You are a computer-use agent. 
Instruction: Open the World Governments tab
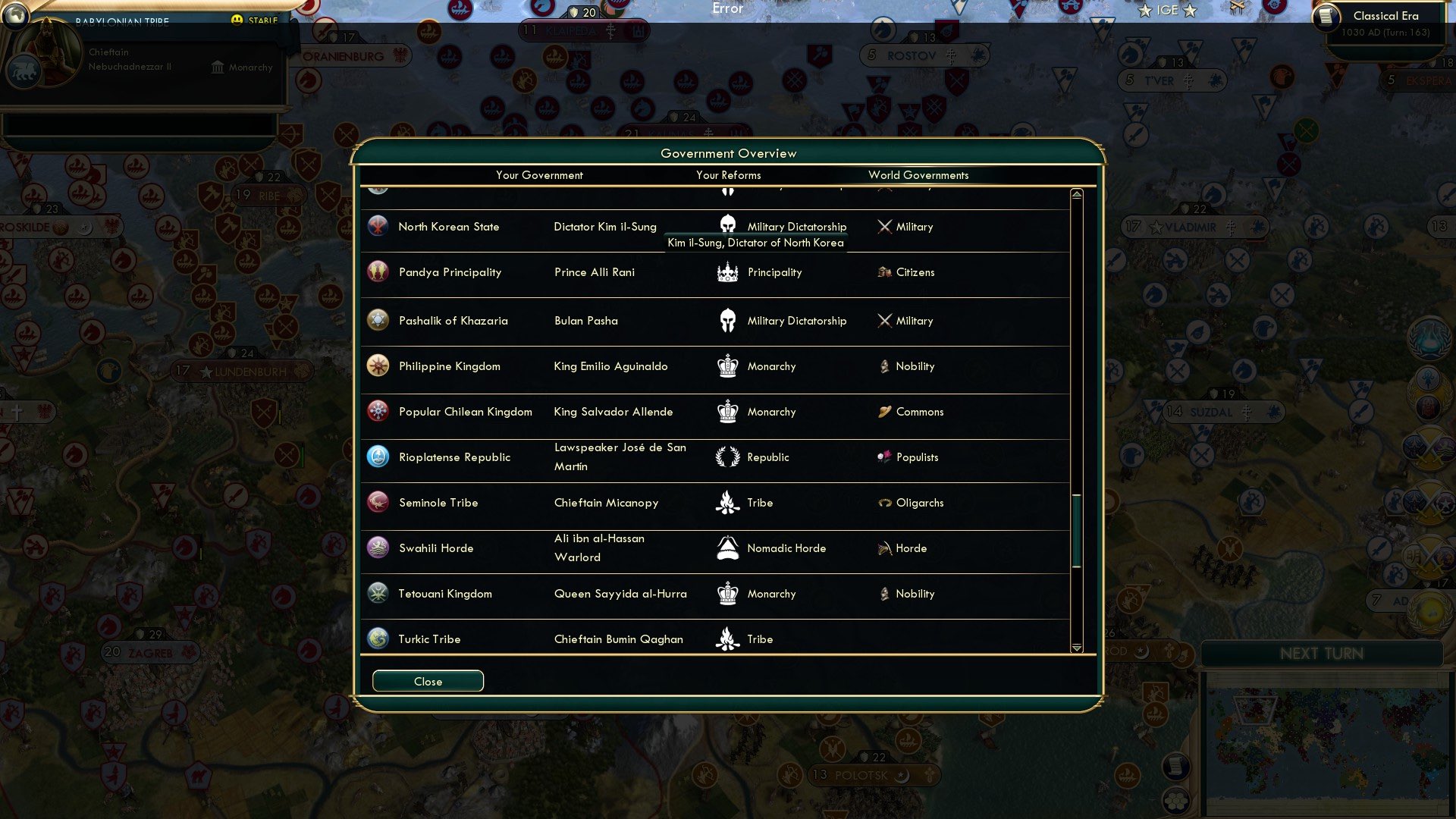(x=918, y=175)
